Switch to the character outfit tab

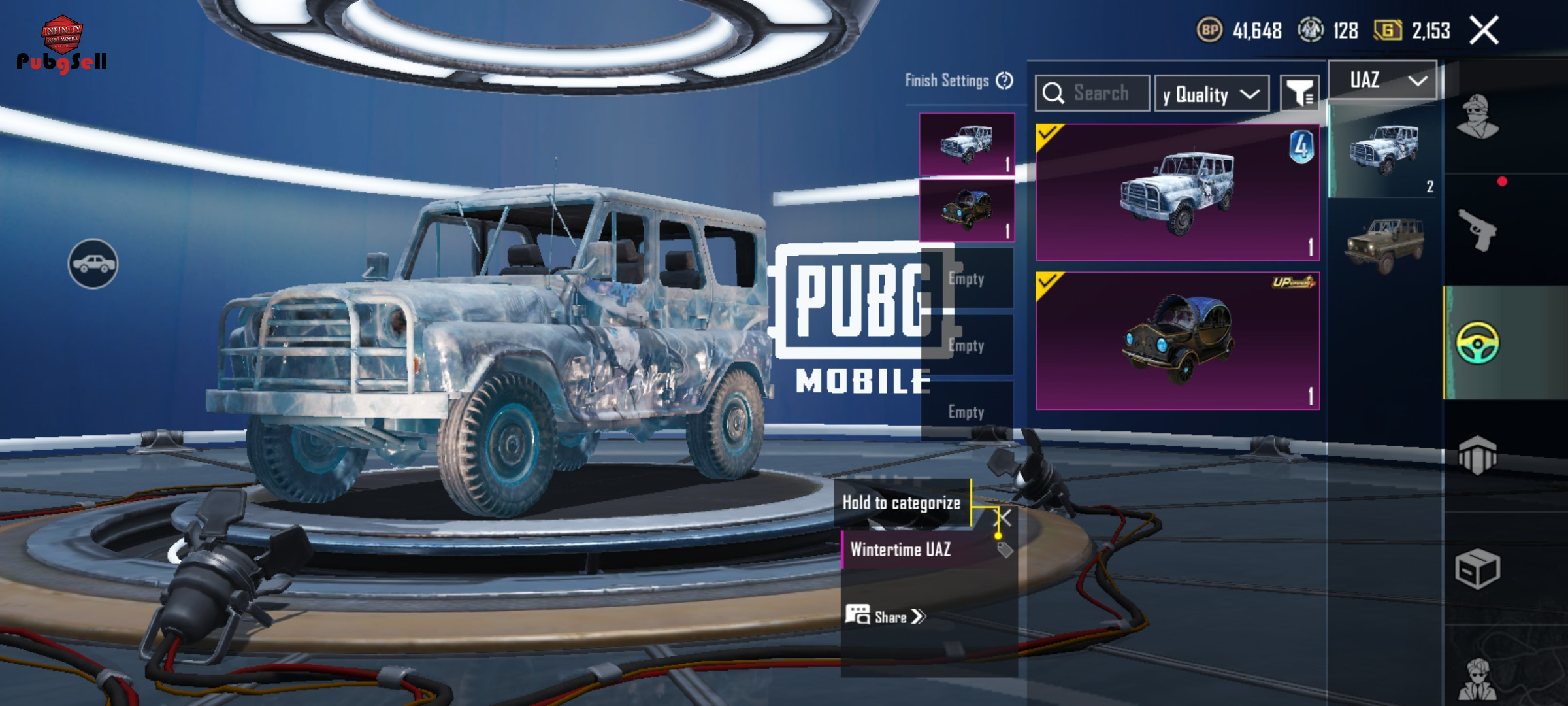pos(1478,118)
